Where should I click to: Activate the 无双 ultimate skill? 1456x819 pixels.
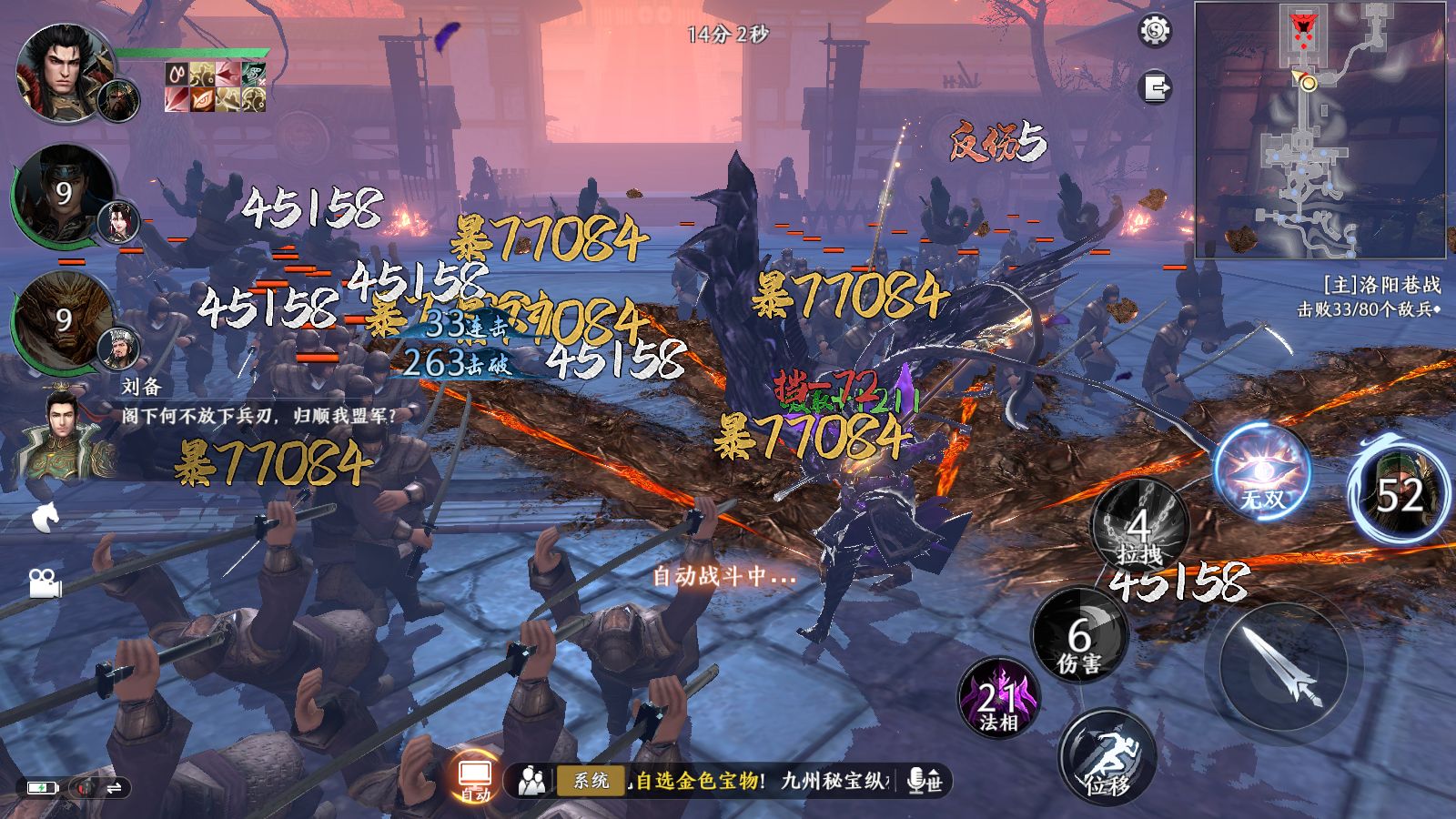click(x=1263, y=472)
